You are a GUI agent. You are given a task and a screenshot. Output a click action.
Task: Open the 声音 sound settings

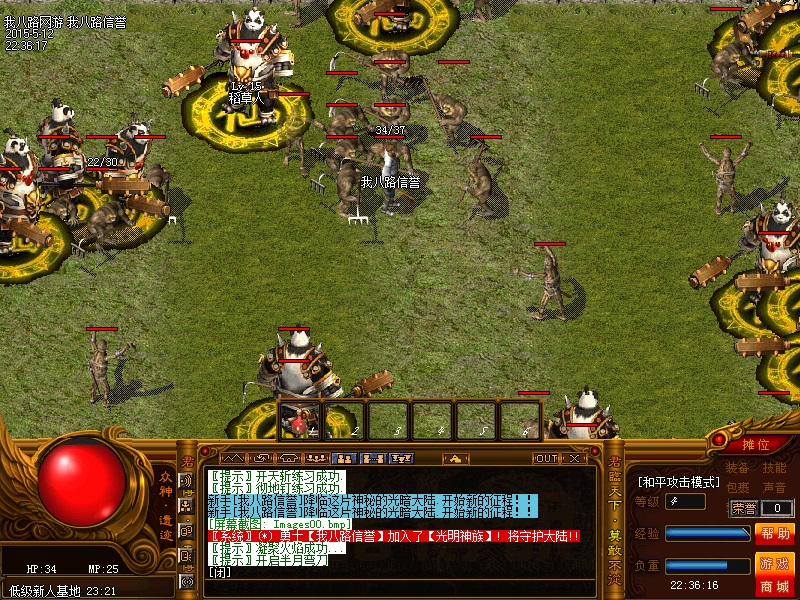click(x=773, y=487)
